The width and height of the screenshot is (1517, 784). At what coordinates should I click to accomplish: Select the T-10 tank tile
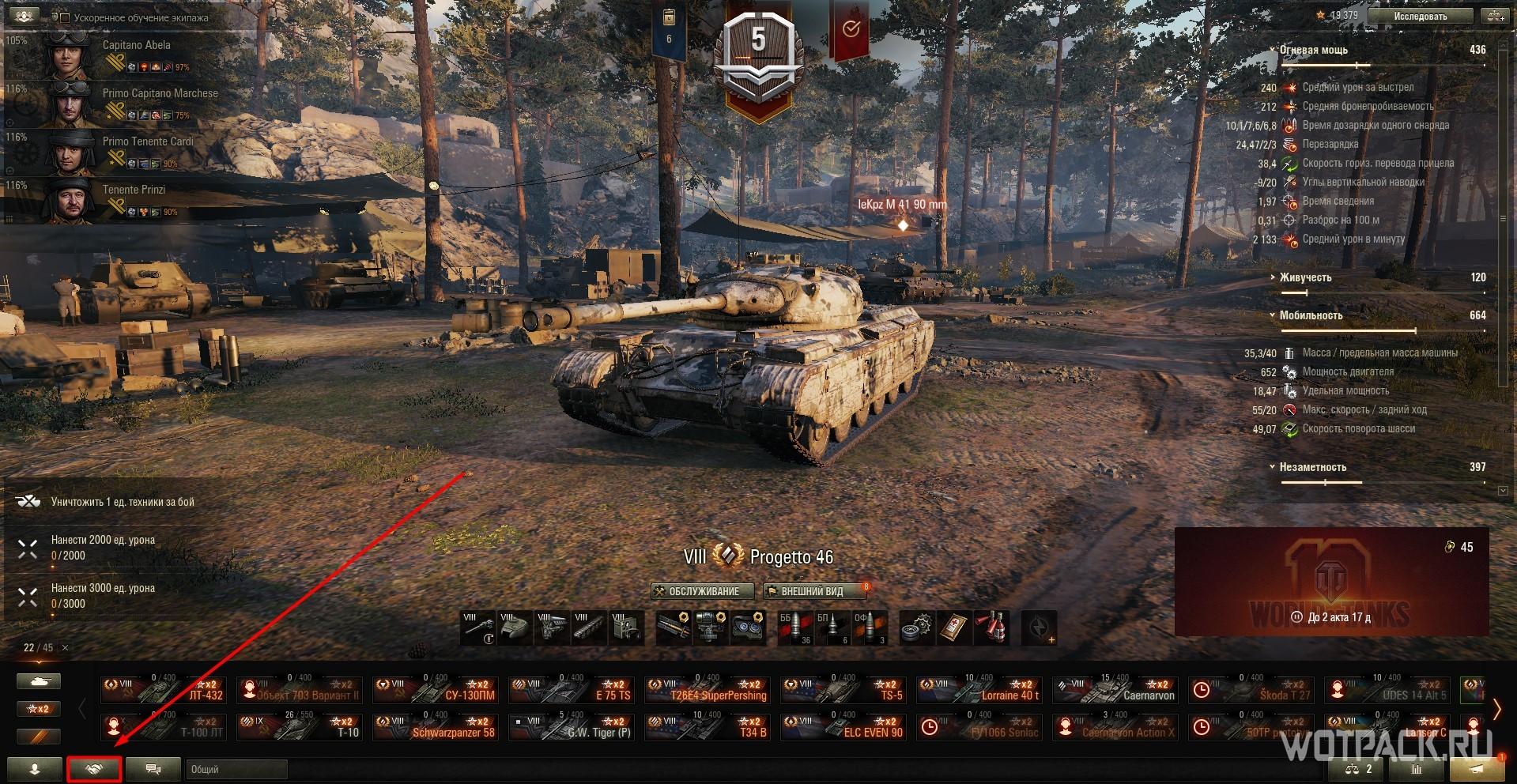point(300,727)
